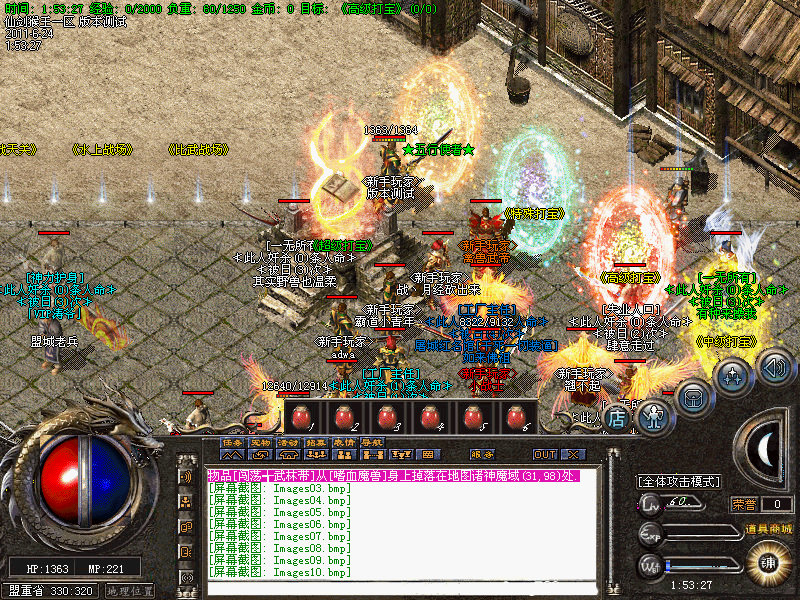Click the 地理位置 location button
Viewport: 800px width, 600px height.
tap(130, 591)
